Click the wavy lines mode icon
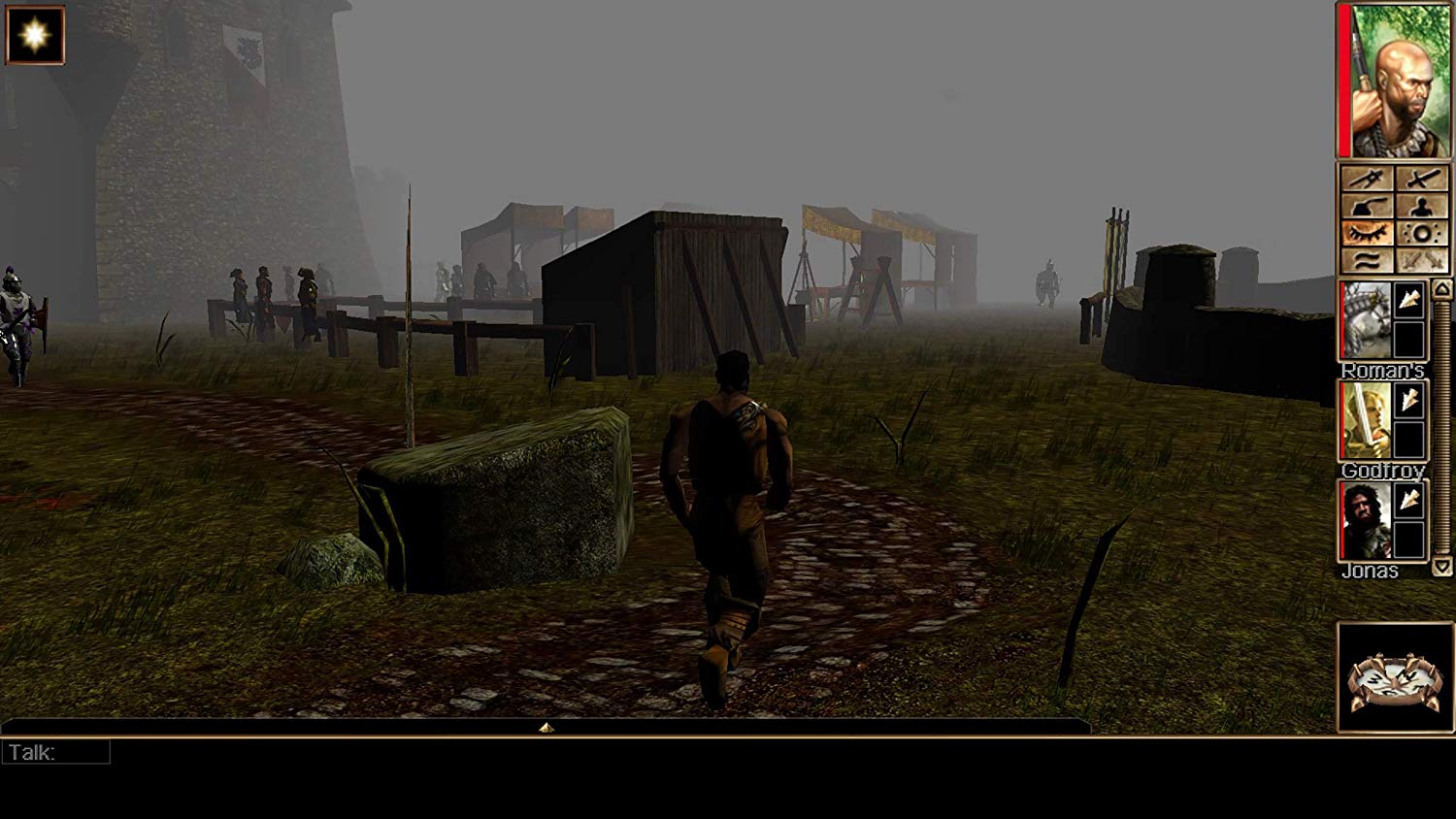 [1368, 260]
